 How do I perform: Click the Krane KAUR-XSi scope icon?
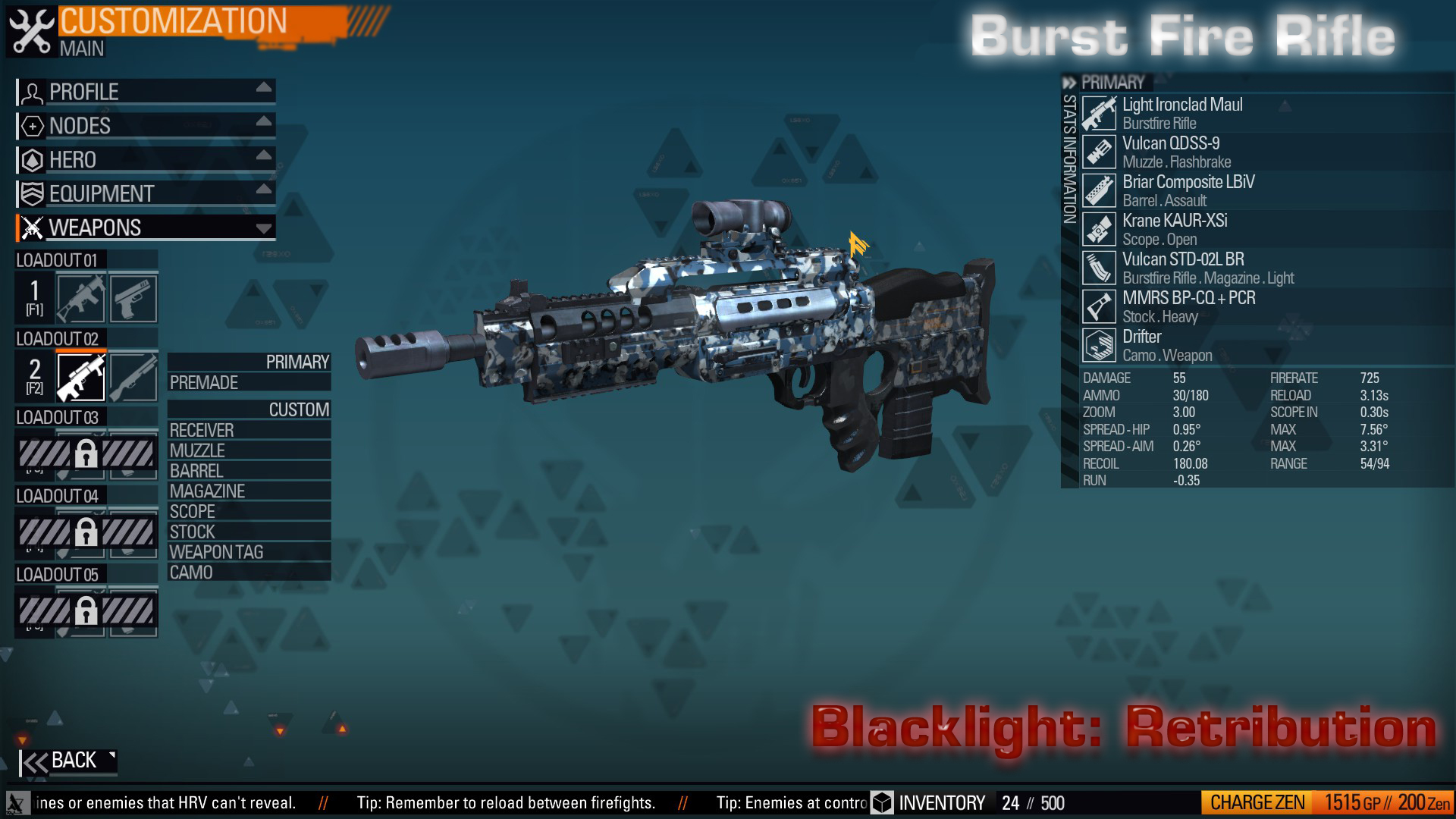[x=1099, y=230]
